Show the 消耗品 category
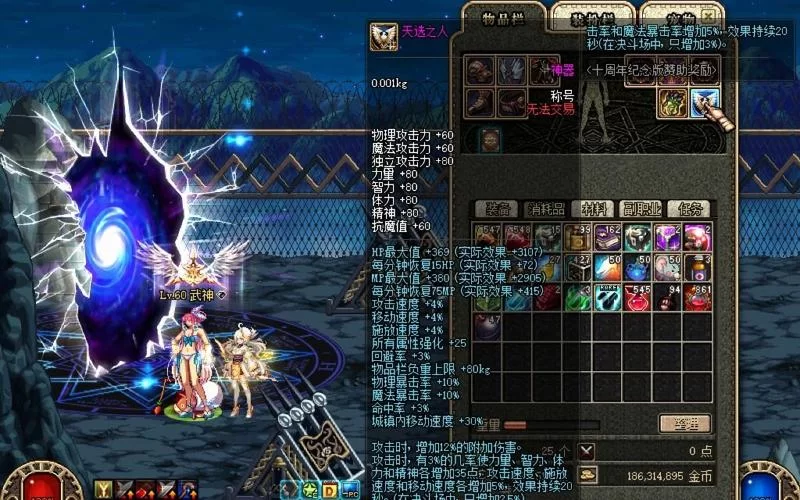Image resolution: width=800 pixels, height=500 pixels. tap(546, 209)
